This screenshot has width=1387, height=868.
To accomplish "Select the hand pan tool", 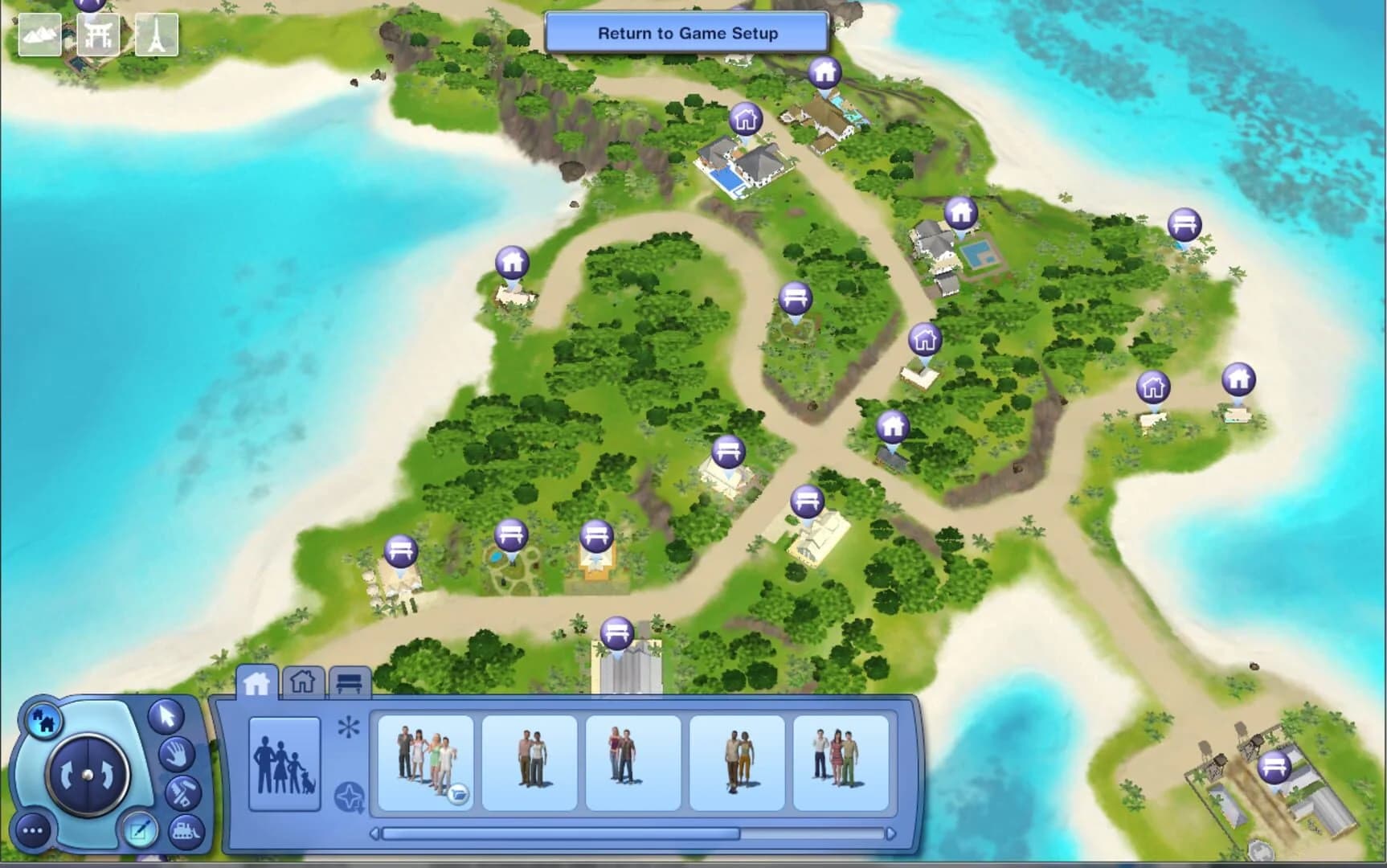I will click(178, 756).
